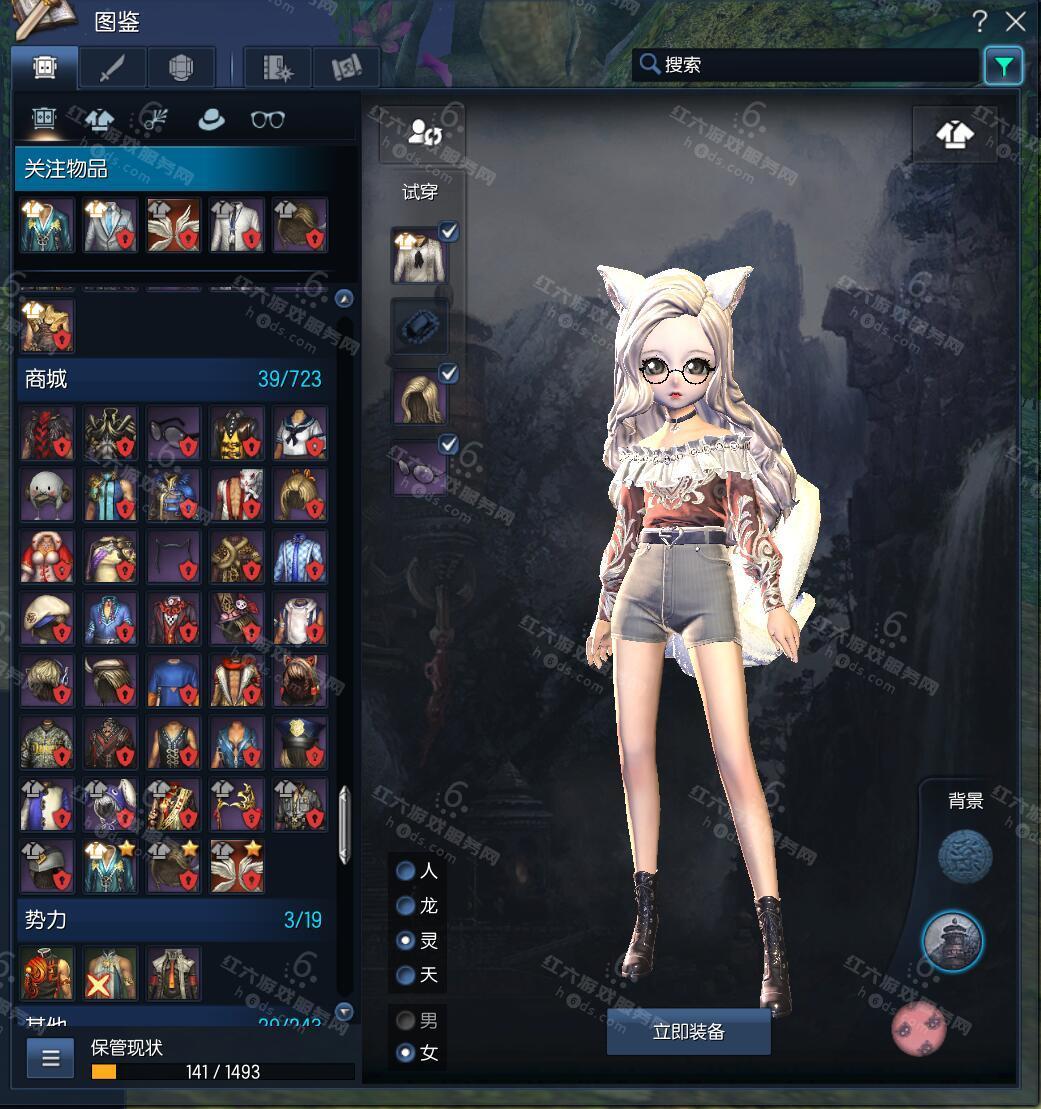Image resolution: width=1041 pixels, height=1109 pixels.
Task: Select the 龙 race option
Action: 406,906
